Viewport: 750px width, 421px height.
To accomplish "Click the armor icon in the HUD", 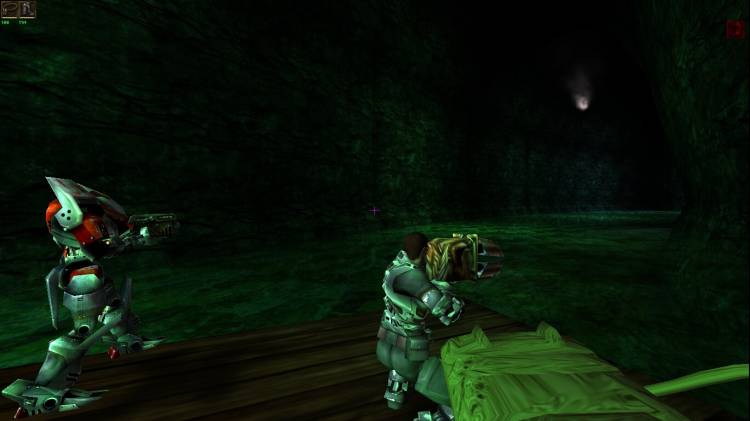I will [x=9, y=9].
